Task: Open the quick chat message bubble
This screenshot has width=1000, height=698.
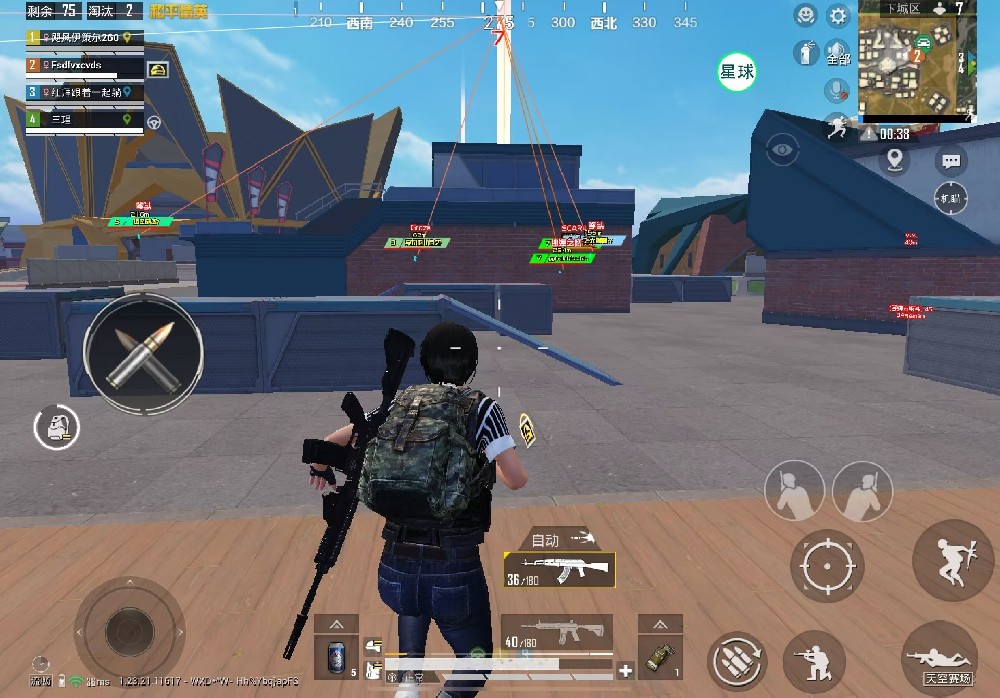Action: pos(951,159)
